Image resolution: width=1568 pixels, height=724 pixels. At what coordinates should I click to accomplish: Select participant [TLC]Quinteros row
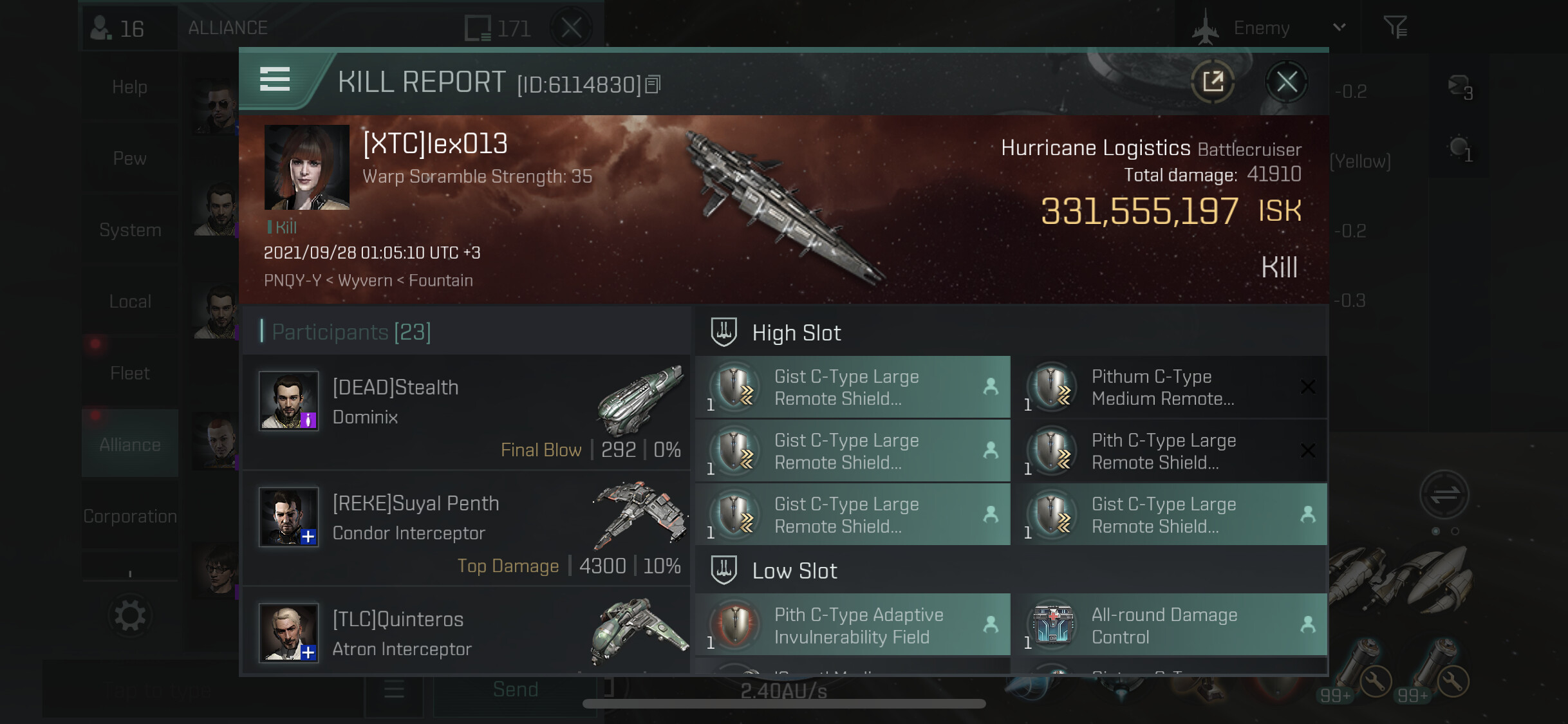click(466, 633)
